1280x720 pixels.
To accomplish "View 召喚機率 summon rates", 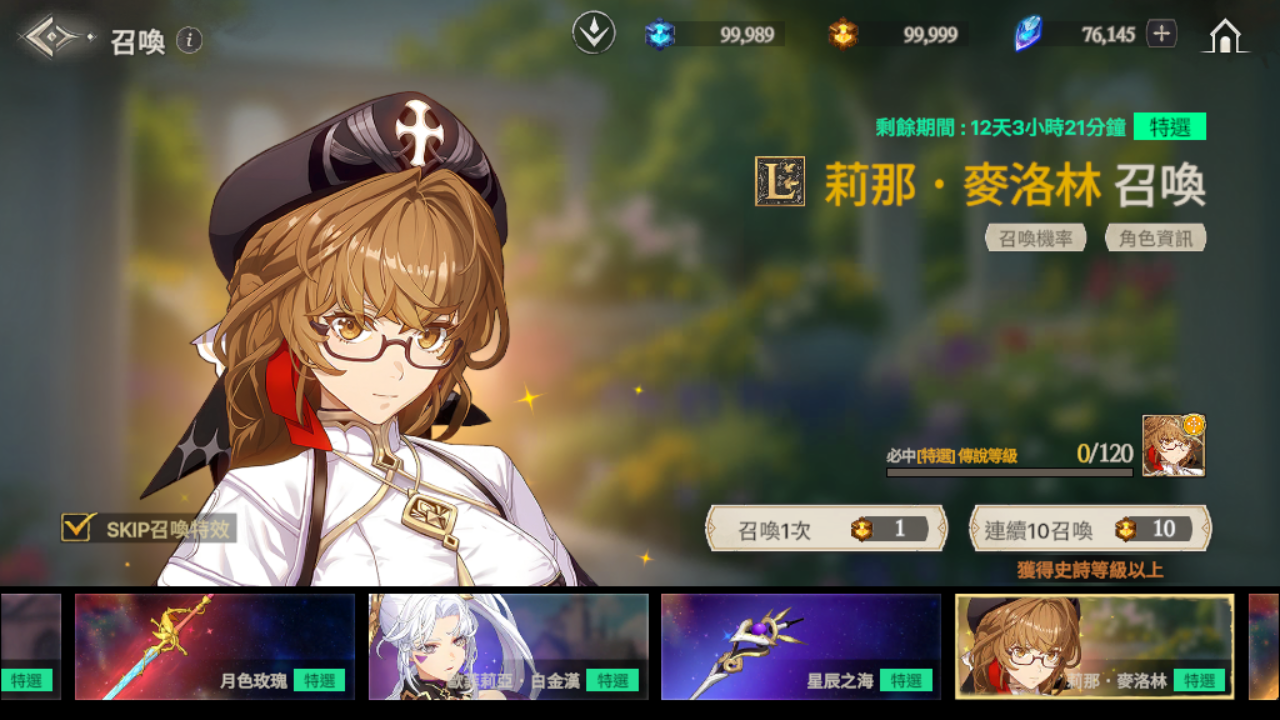I will 1036,238.
